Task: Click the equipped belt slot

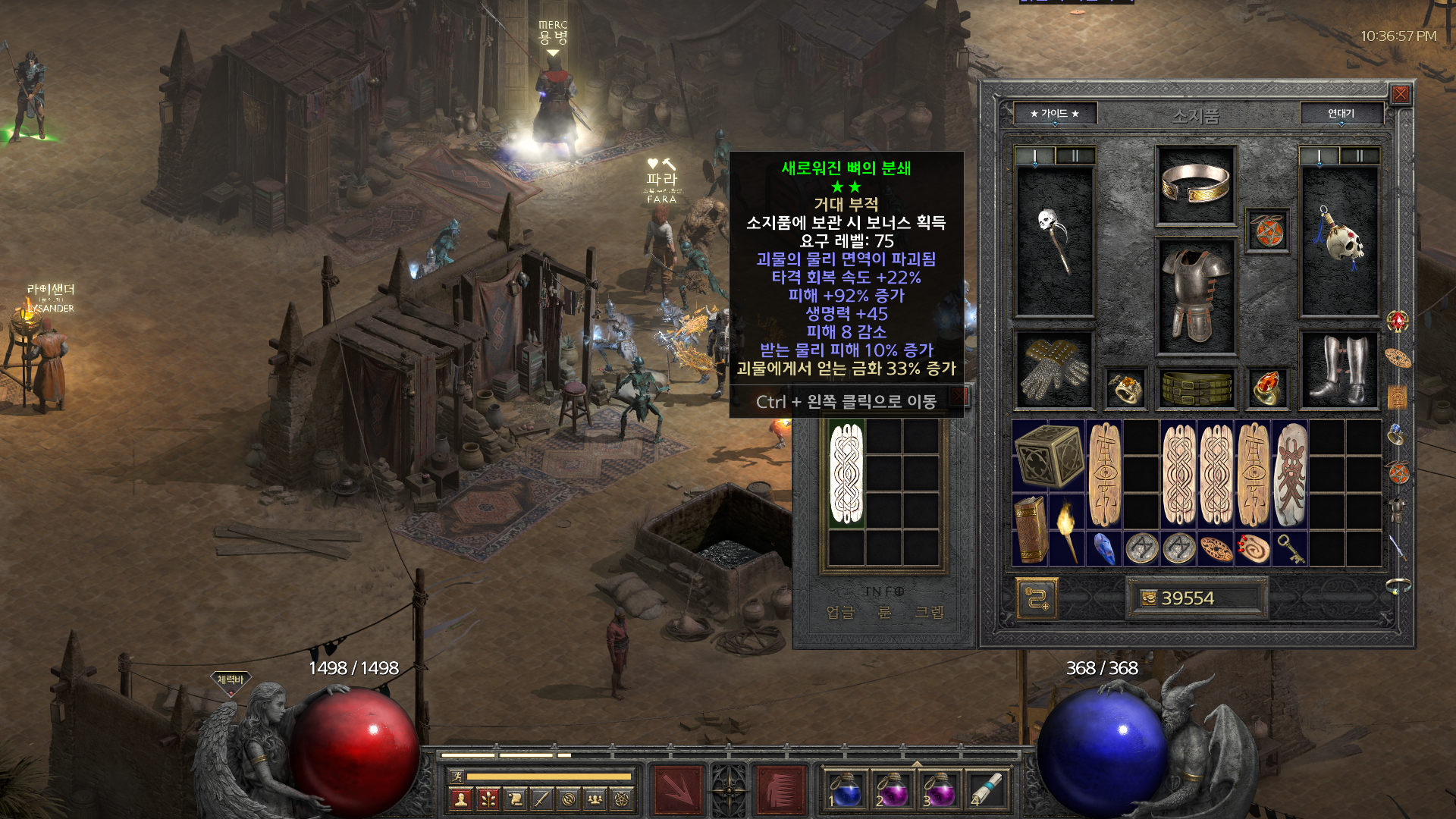Action: click(x=1196, y=388)
